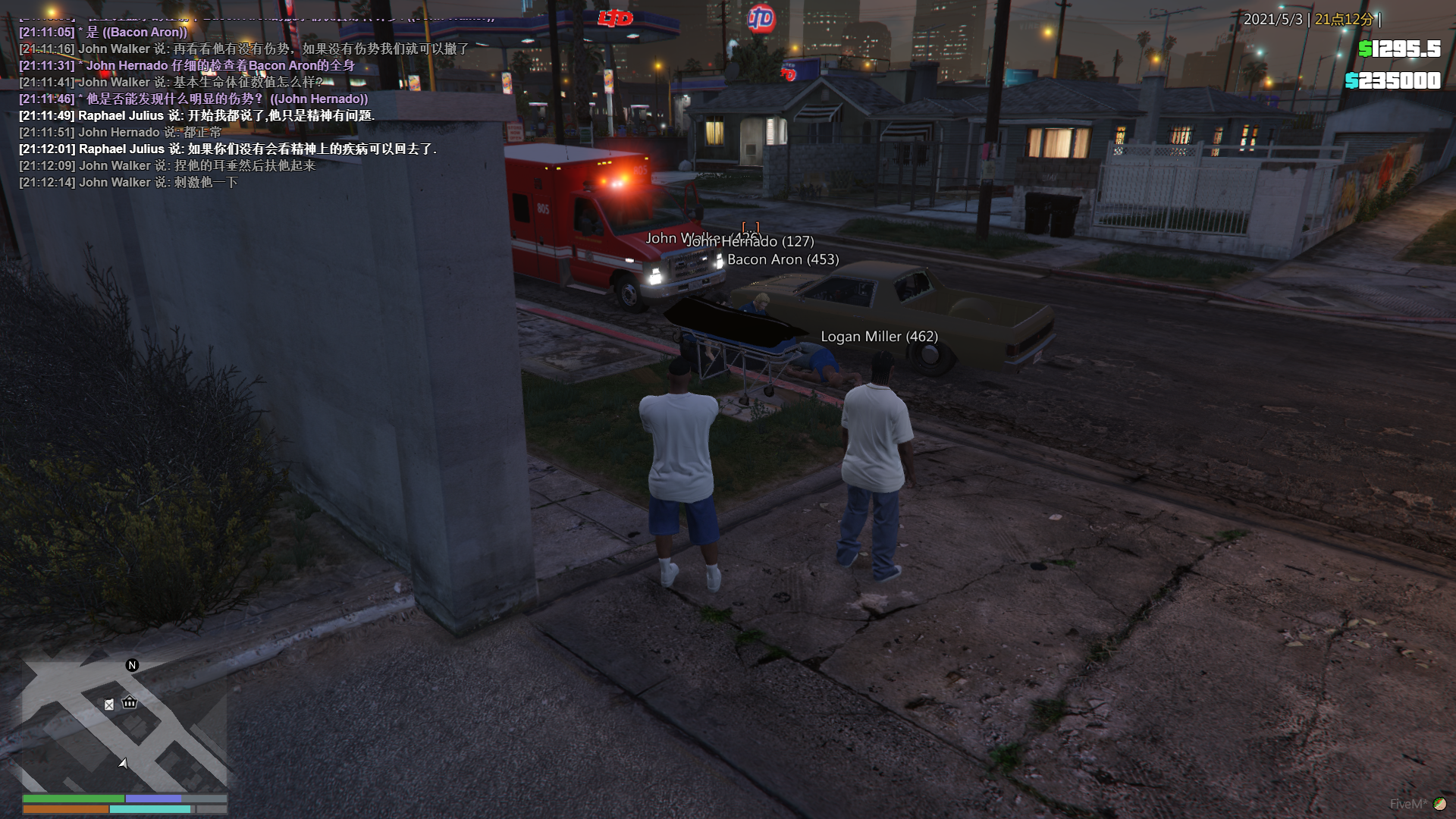The width and height of the screenshot is (1456, 819).
Task: Click the 21:12:14 John Walker chat message
Action: (128, 183)
